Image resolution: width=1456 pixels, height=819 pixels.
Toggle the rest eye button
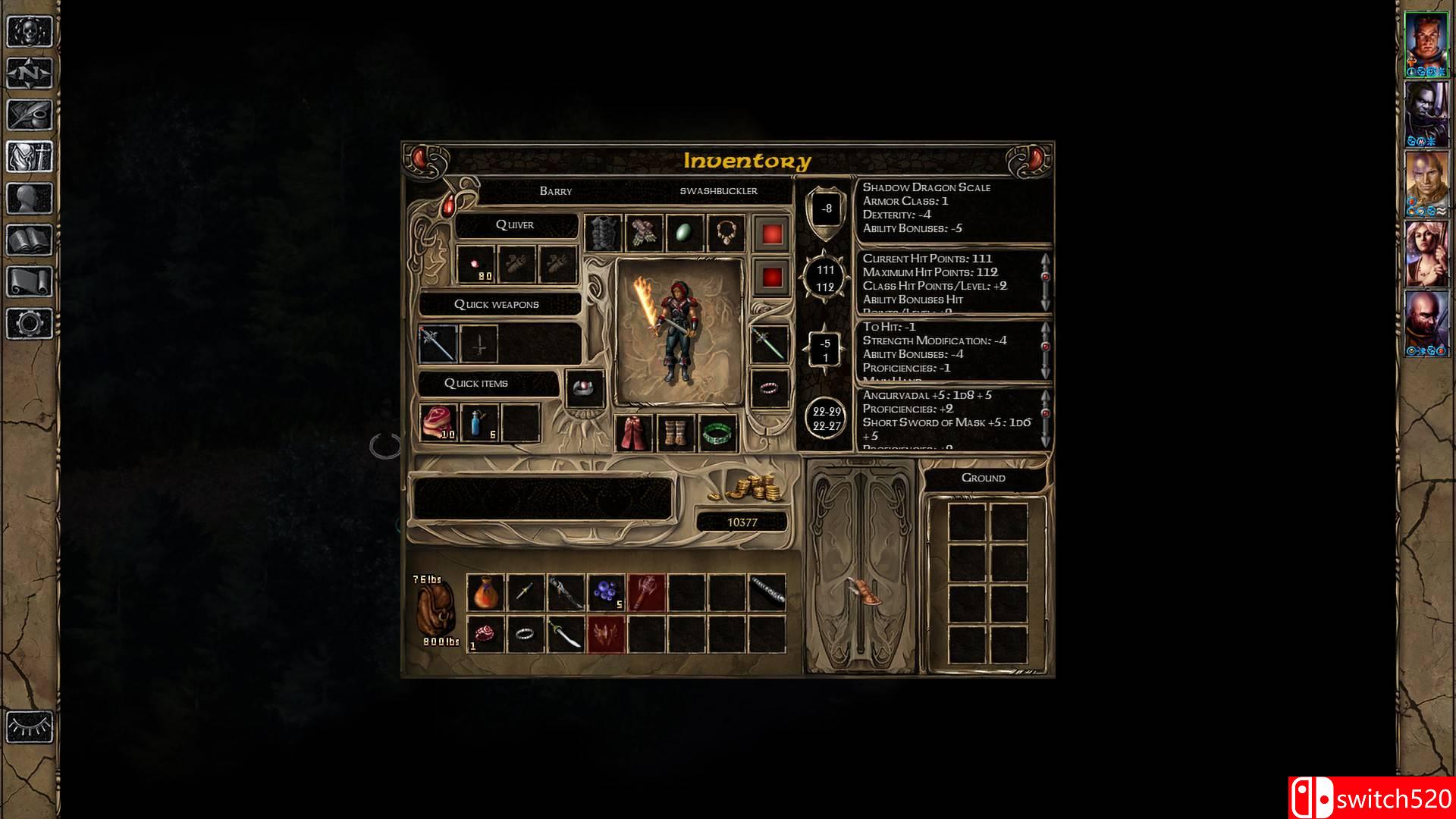click(30, 727)
